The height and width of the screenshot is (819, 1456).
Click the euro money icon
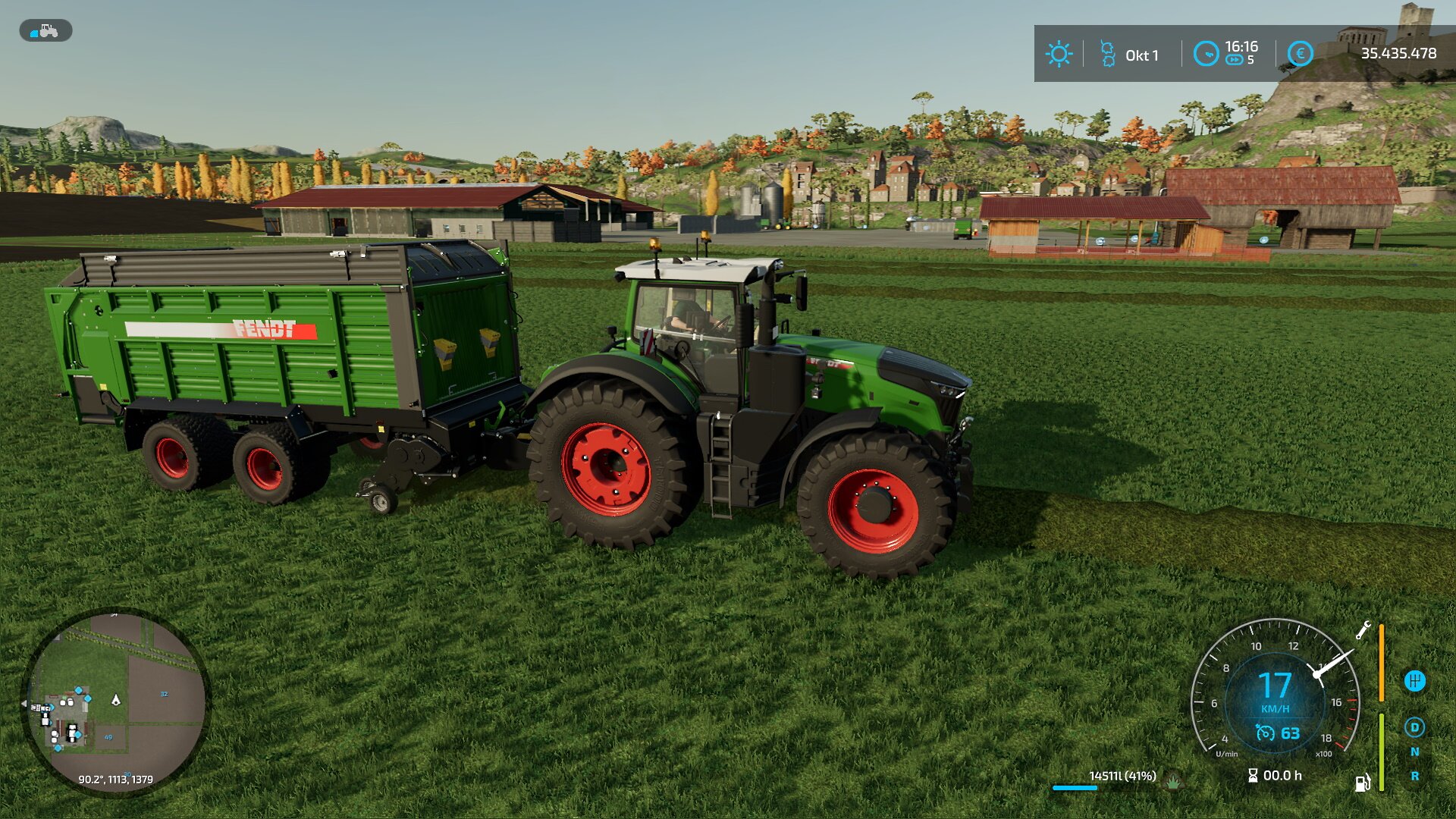coord(1300,54)
